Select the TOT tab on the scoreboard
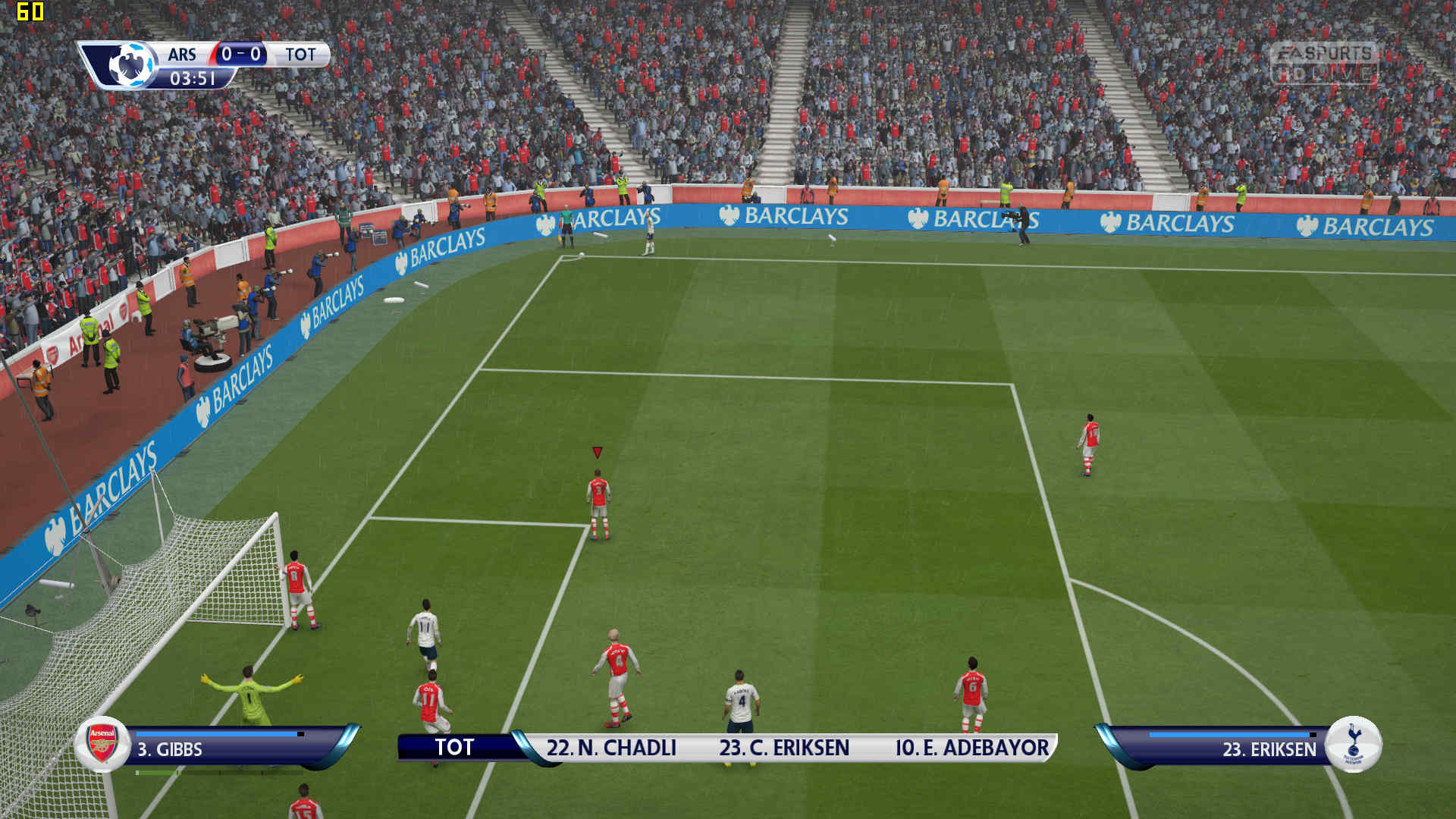1456x819 pixels. click(x=301, y=55)
